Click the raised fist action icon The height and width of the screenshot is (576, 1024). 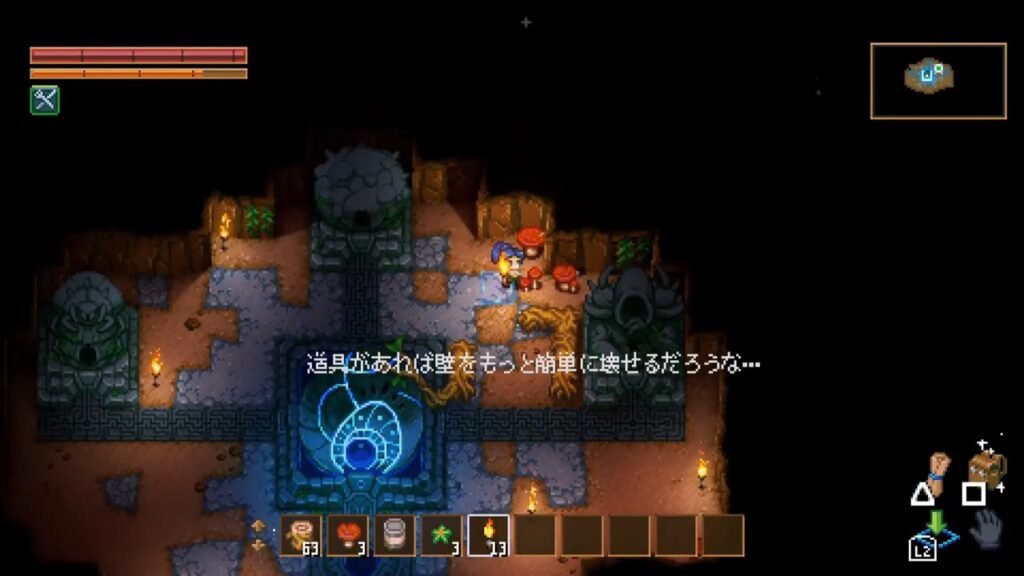(938, 467)
